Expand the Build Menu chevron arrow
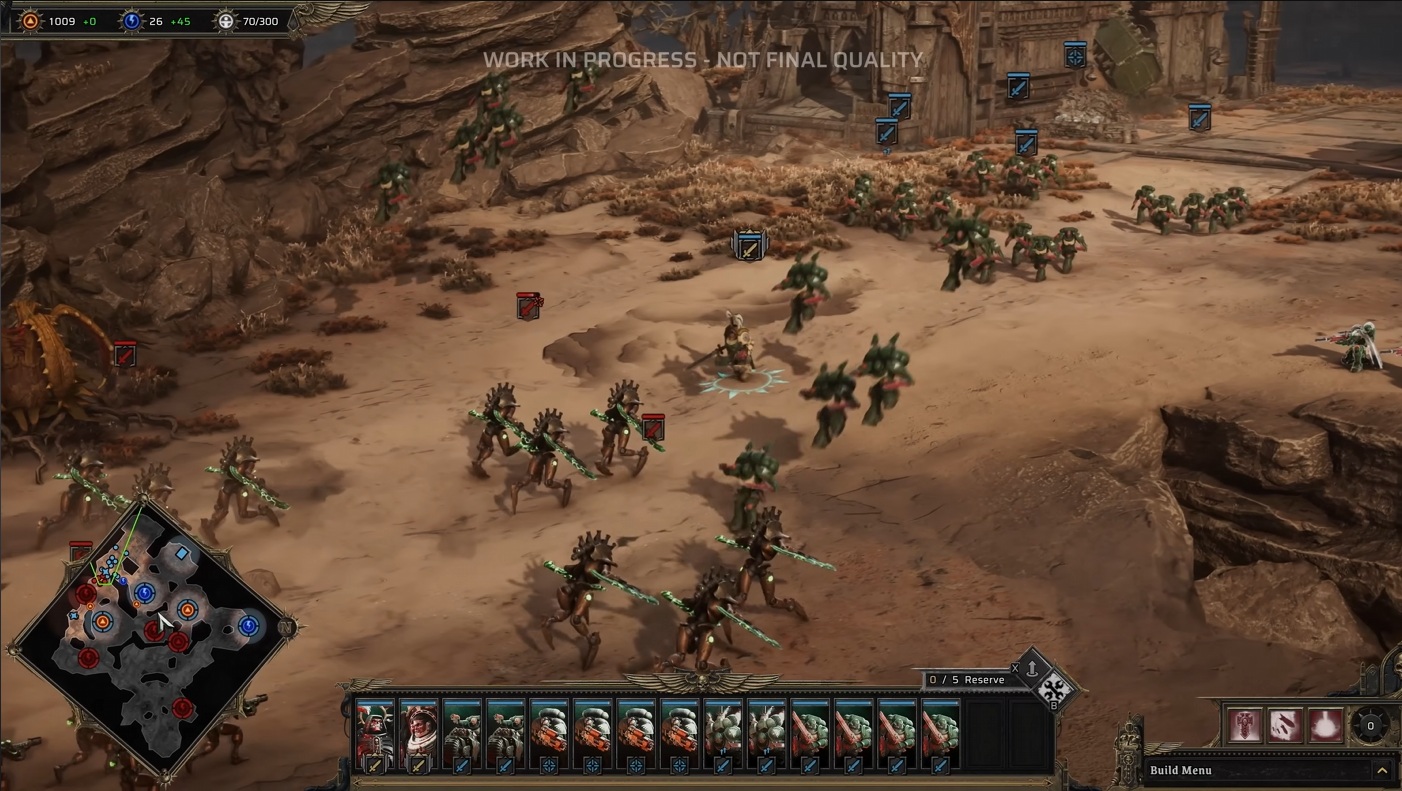Screen dimensions: 1402x791 coord(1381,770)
